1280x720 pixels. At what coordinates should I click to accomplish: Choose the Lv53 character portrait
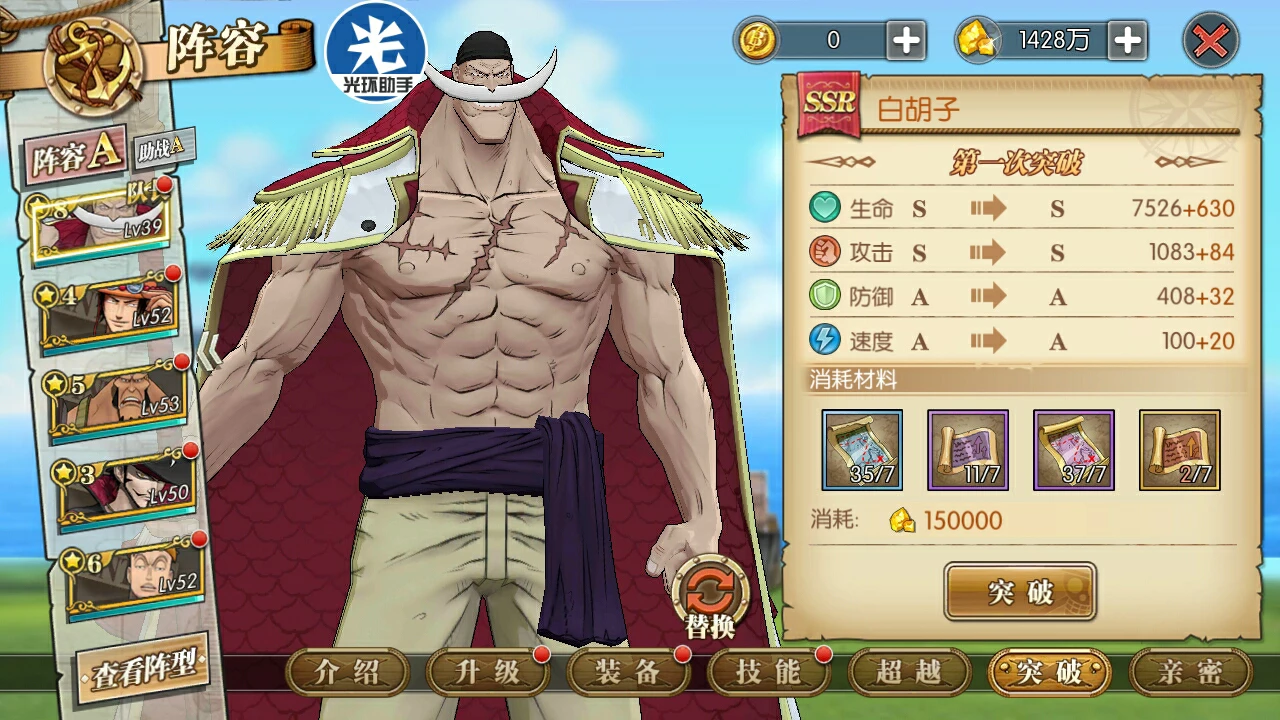[x=118, y=396]
